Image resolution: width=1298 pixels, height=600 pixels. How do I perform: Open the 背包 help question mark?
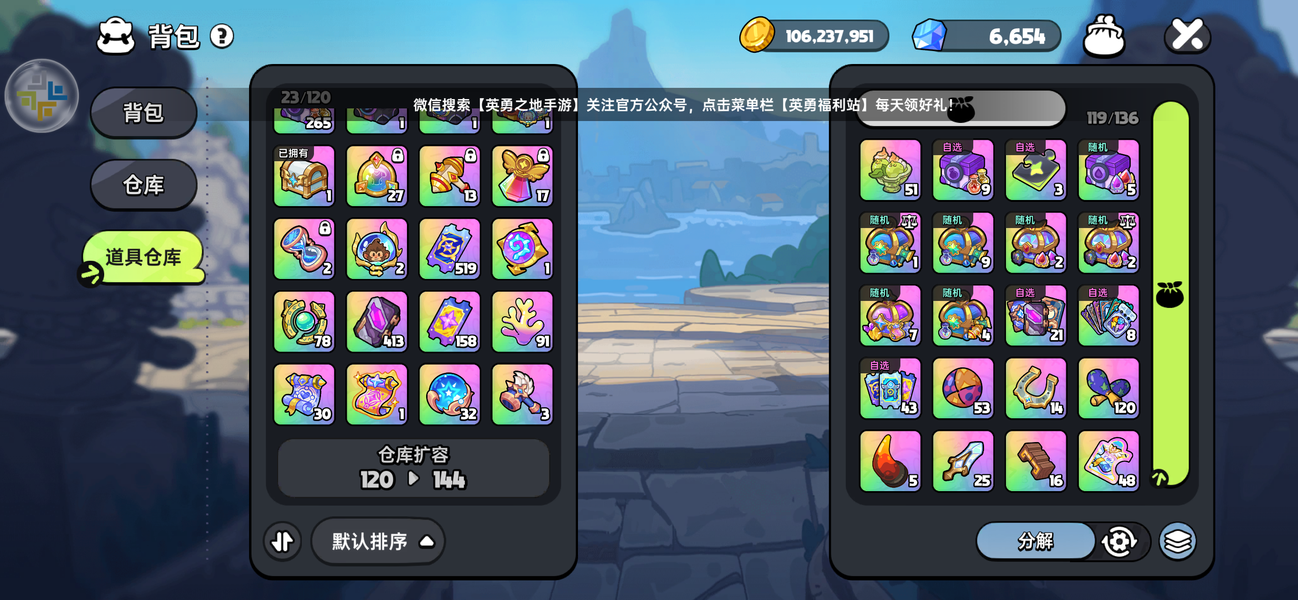tap(222, 37)
